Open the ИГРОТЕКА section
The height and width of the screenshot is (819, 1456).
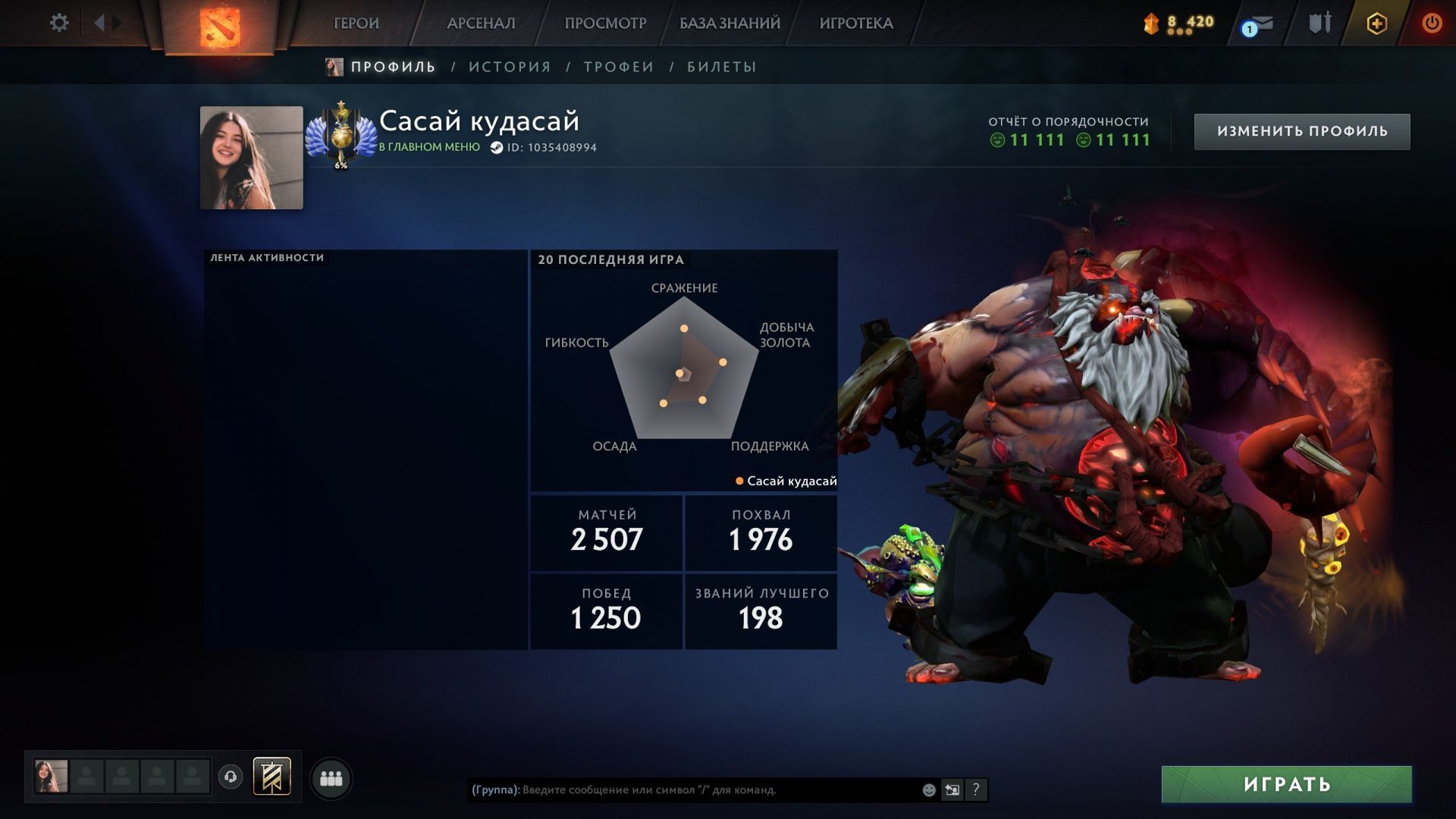856,24
